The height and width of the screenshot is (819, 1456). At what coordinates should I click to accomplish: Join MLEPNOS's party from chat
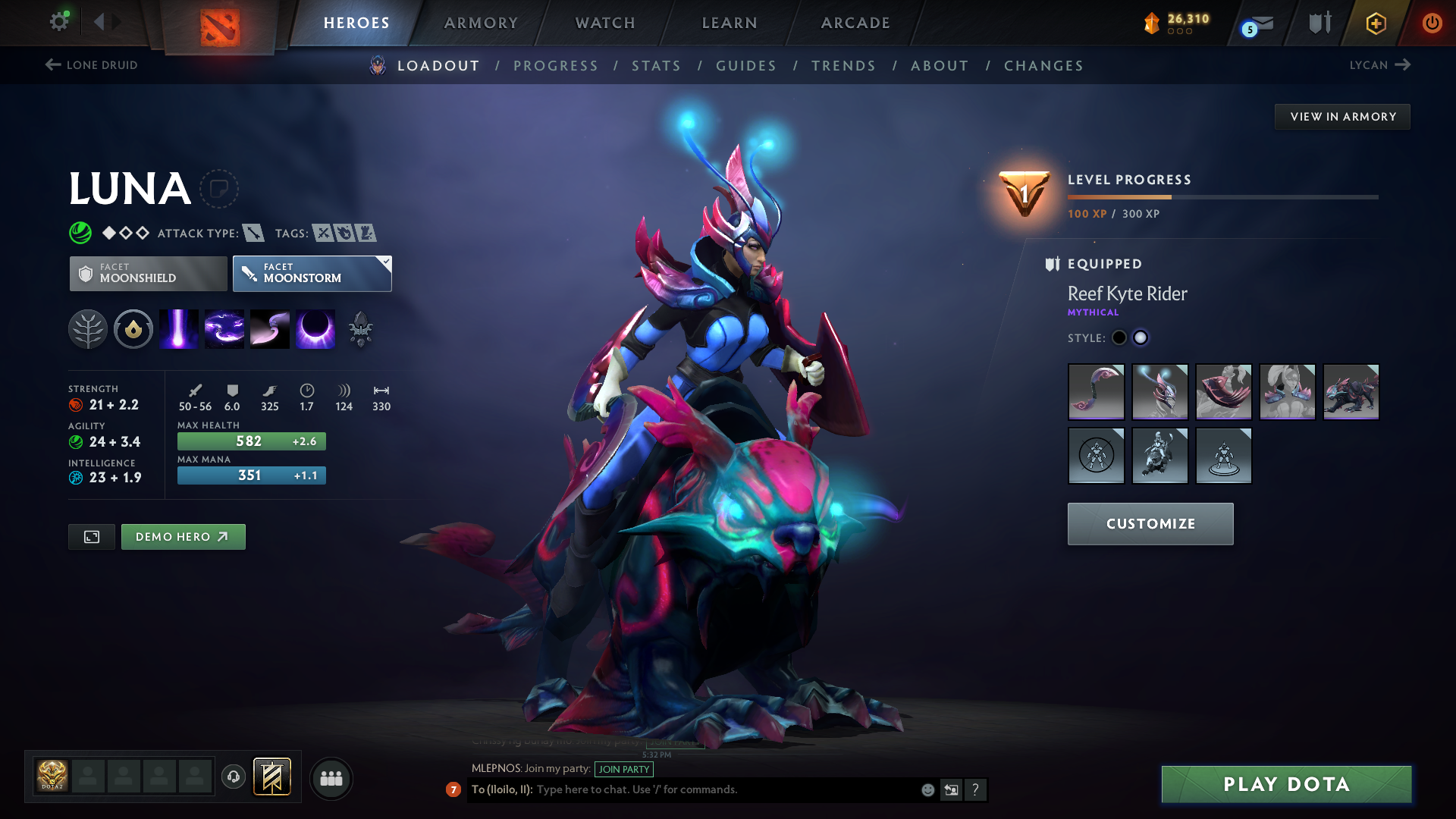pyautogui.click(x=623, y=769)
